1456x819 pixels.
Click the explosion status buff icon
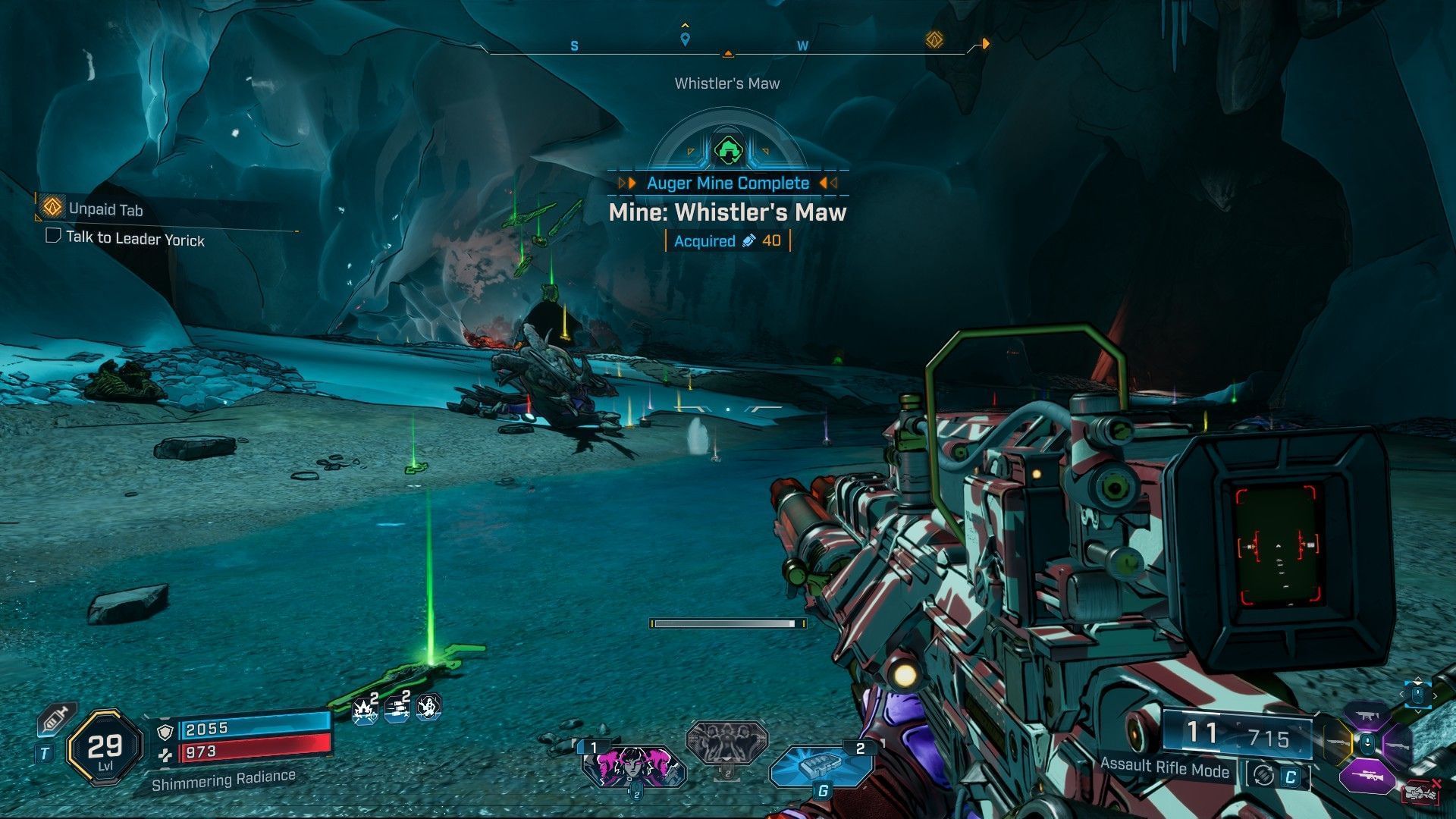(x=366, y=709)
